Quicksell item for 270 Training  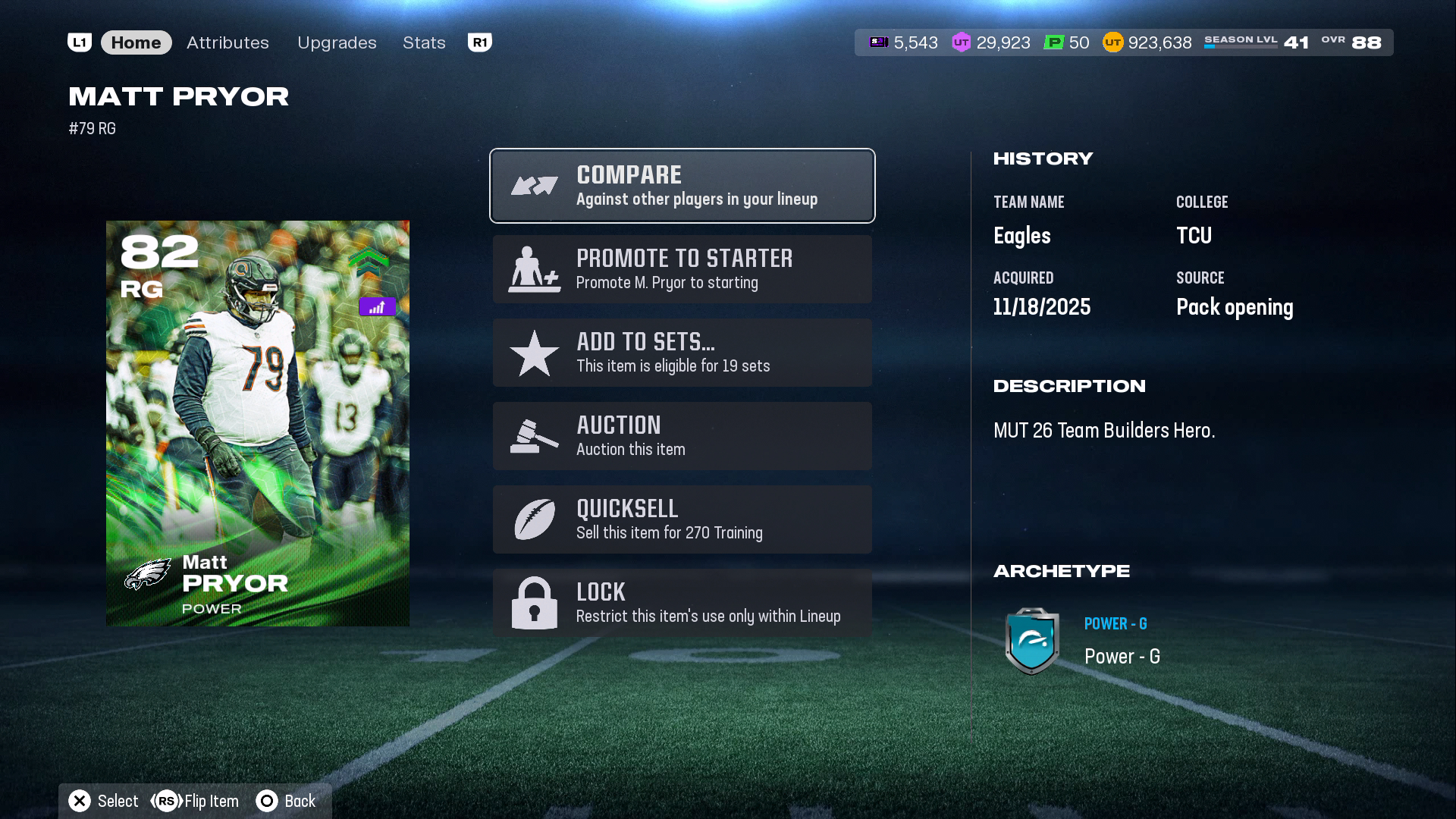point(682,519)
